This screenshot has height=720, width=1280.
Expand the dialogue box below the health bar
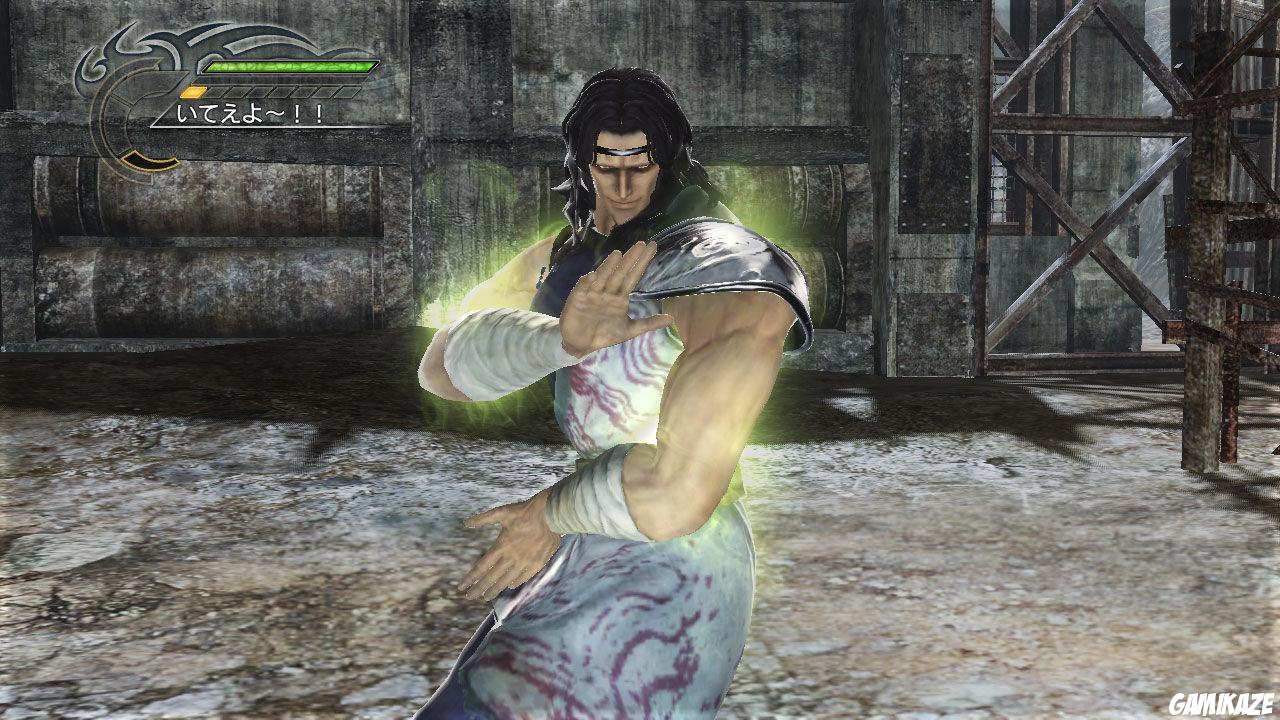248,113
